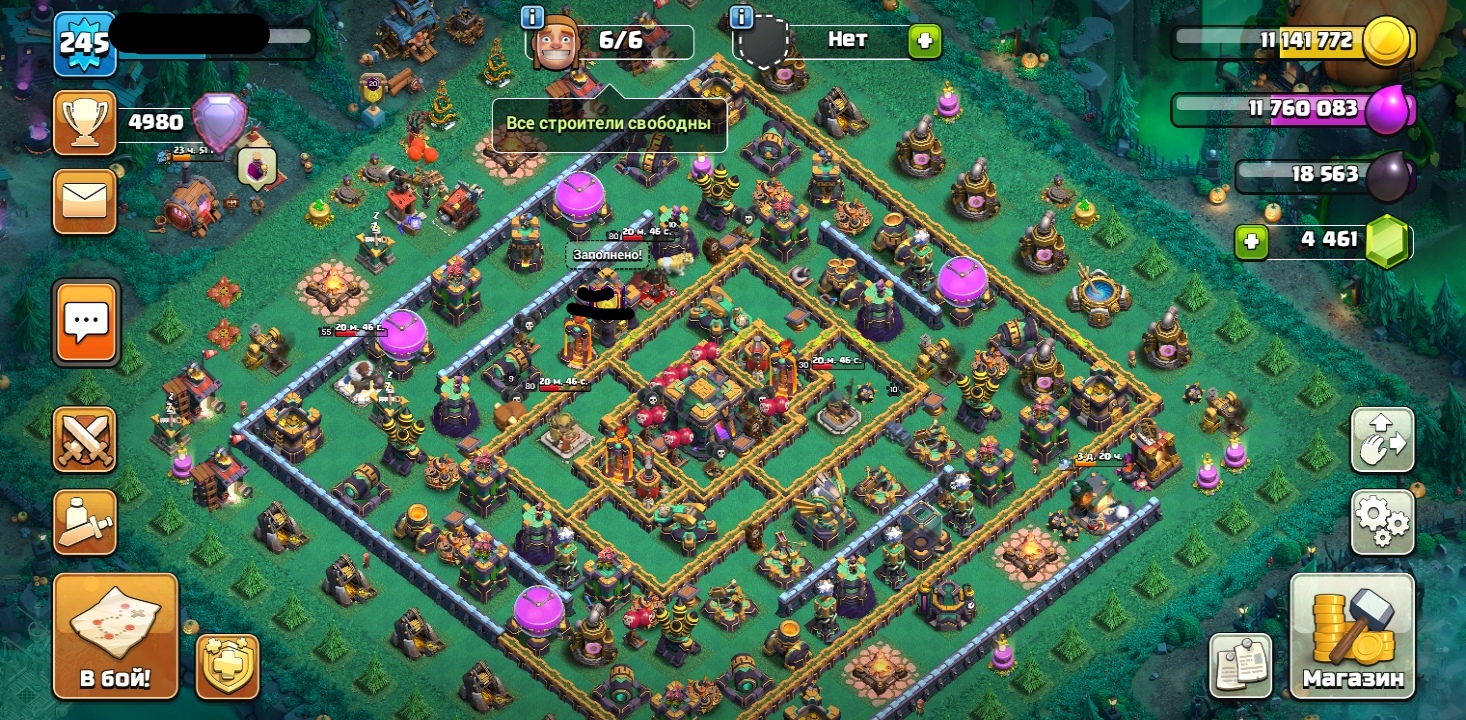Open the army overview barbarian with sword button
This screenshot has width=1466, height=720.
(x=84, y=521)
